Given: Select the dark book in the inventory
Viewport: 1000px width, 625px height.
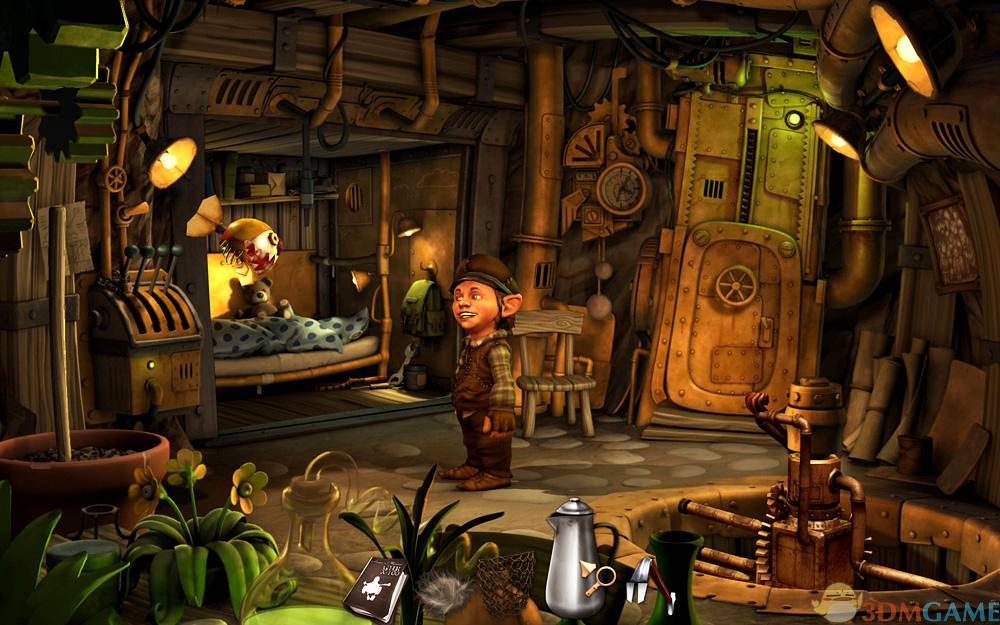Looking at the screenshot, I should 375,588.
